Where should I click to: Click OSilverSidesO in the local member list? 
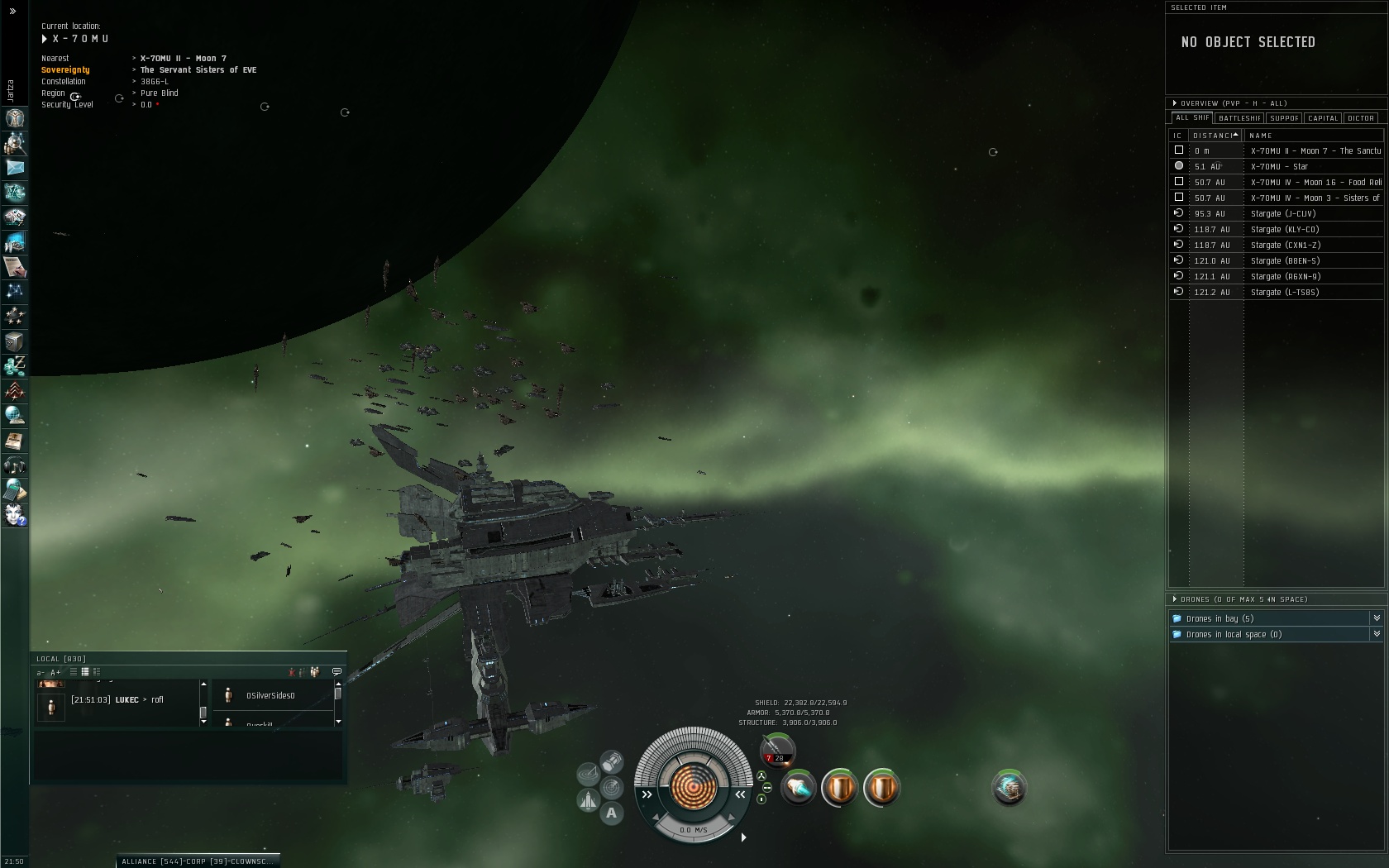[270, 696]
